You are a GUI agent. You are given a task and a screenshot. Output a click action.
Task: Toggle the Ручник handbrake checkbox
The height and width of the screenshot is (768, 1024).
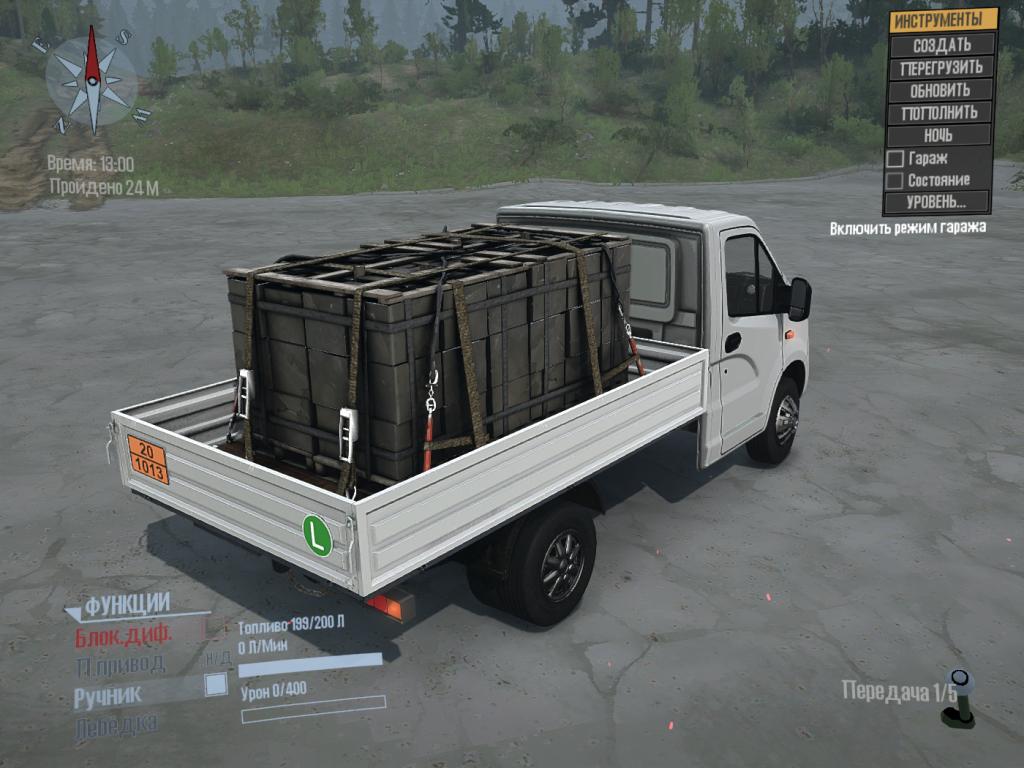click(x=215, y=685)
